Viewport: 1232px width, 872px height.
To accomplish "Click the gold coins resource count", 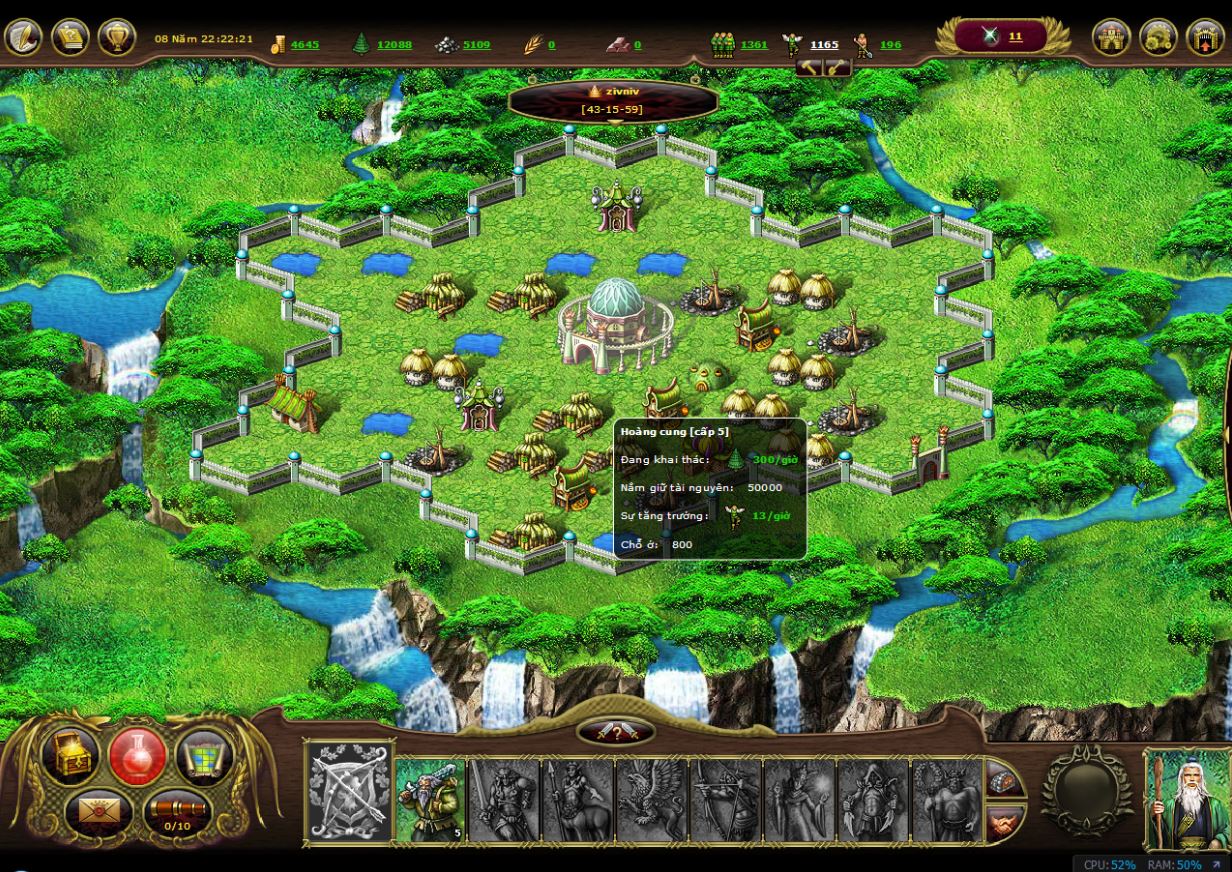I will coord(305,45).
